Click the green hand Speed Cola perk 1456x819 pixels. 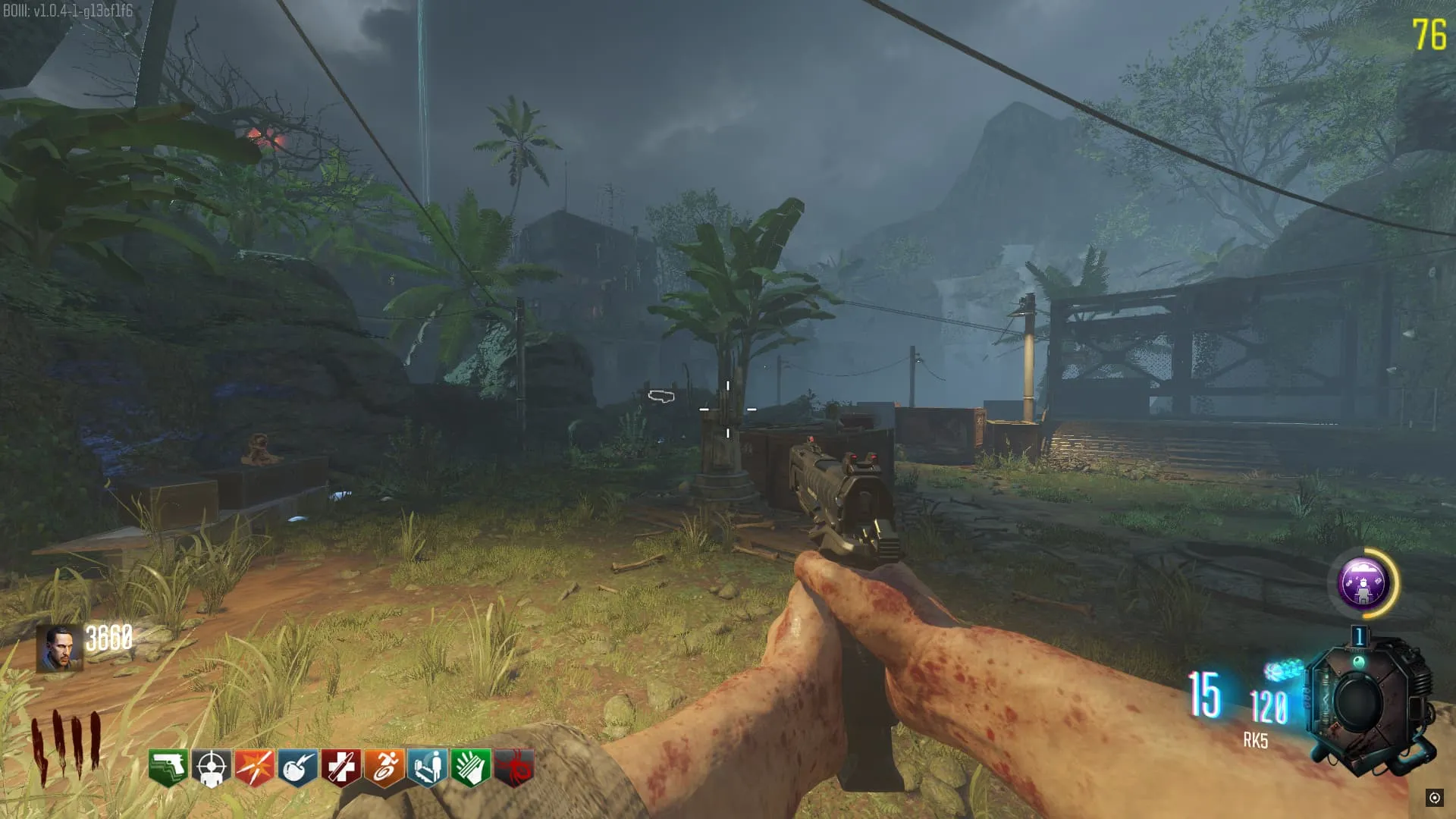pos(470,767)
